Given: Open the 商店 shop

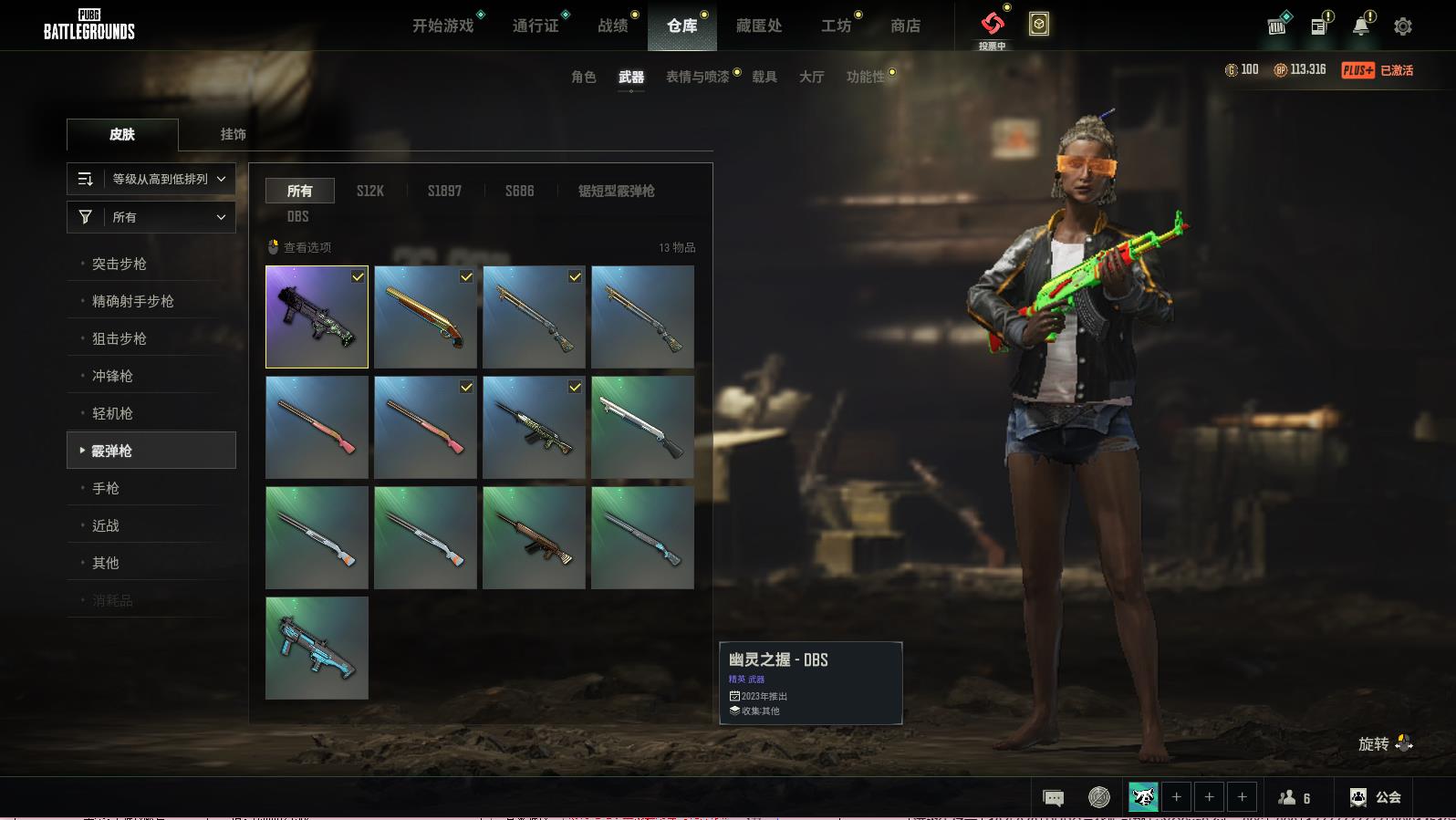Looking at the screenshot, I should (905, 26).
